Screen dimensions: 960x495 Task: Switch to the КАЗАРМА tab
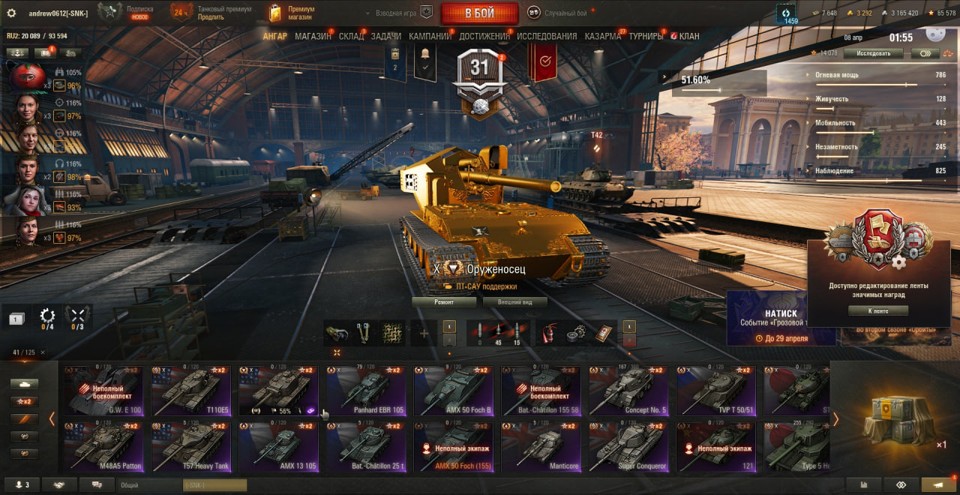(x=603, y=36)
